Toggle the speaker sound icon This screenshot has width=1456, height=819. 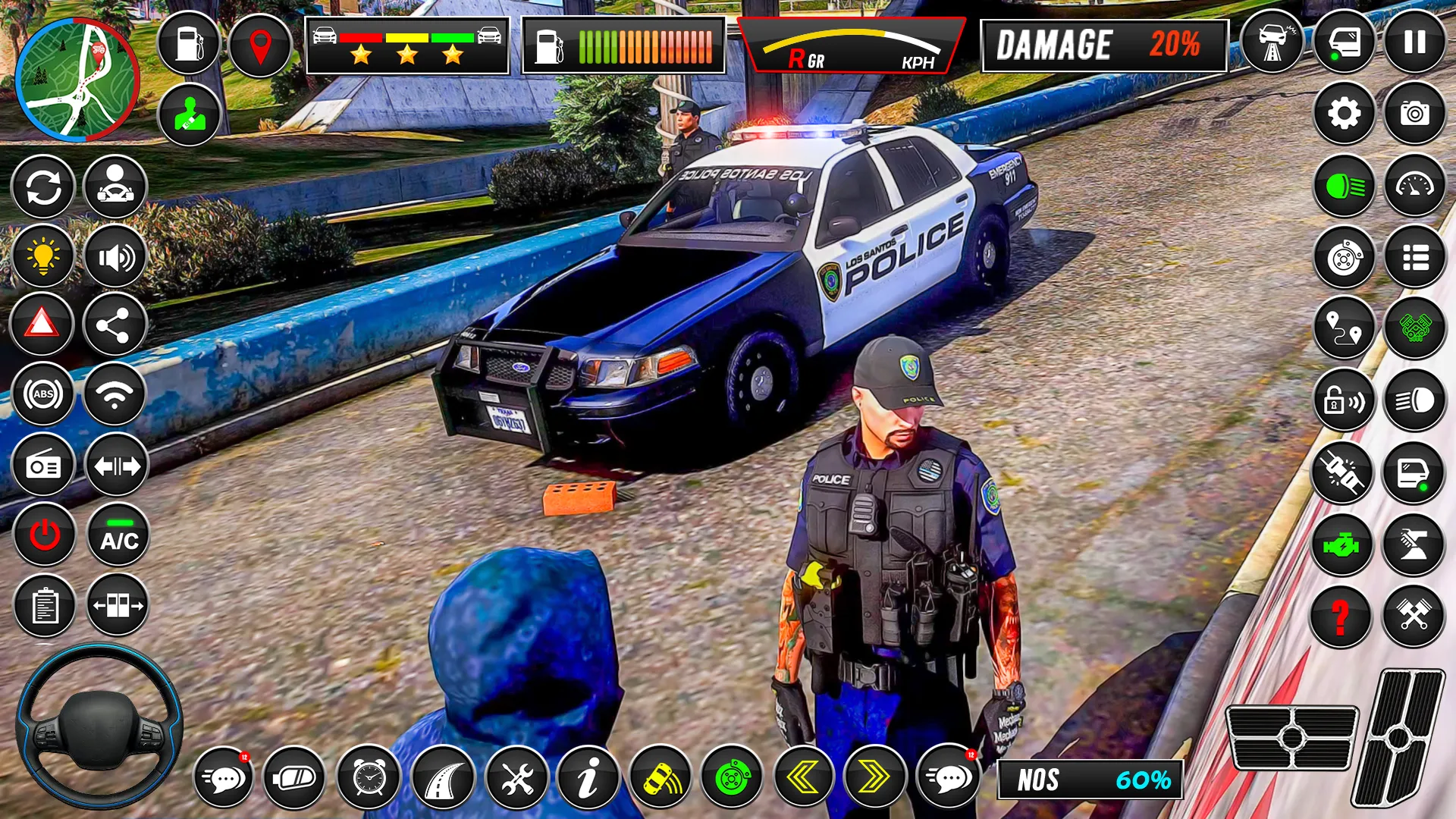click(115, 258)
